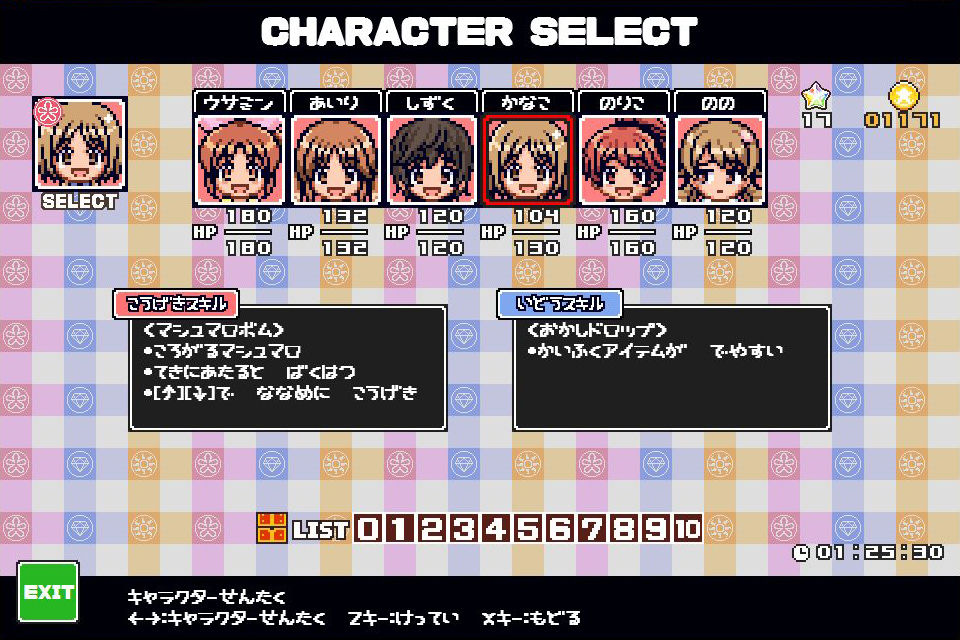This screenshot has height=640, width=960.
Task: Show list page 6
Action: (560, 527)
